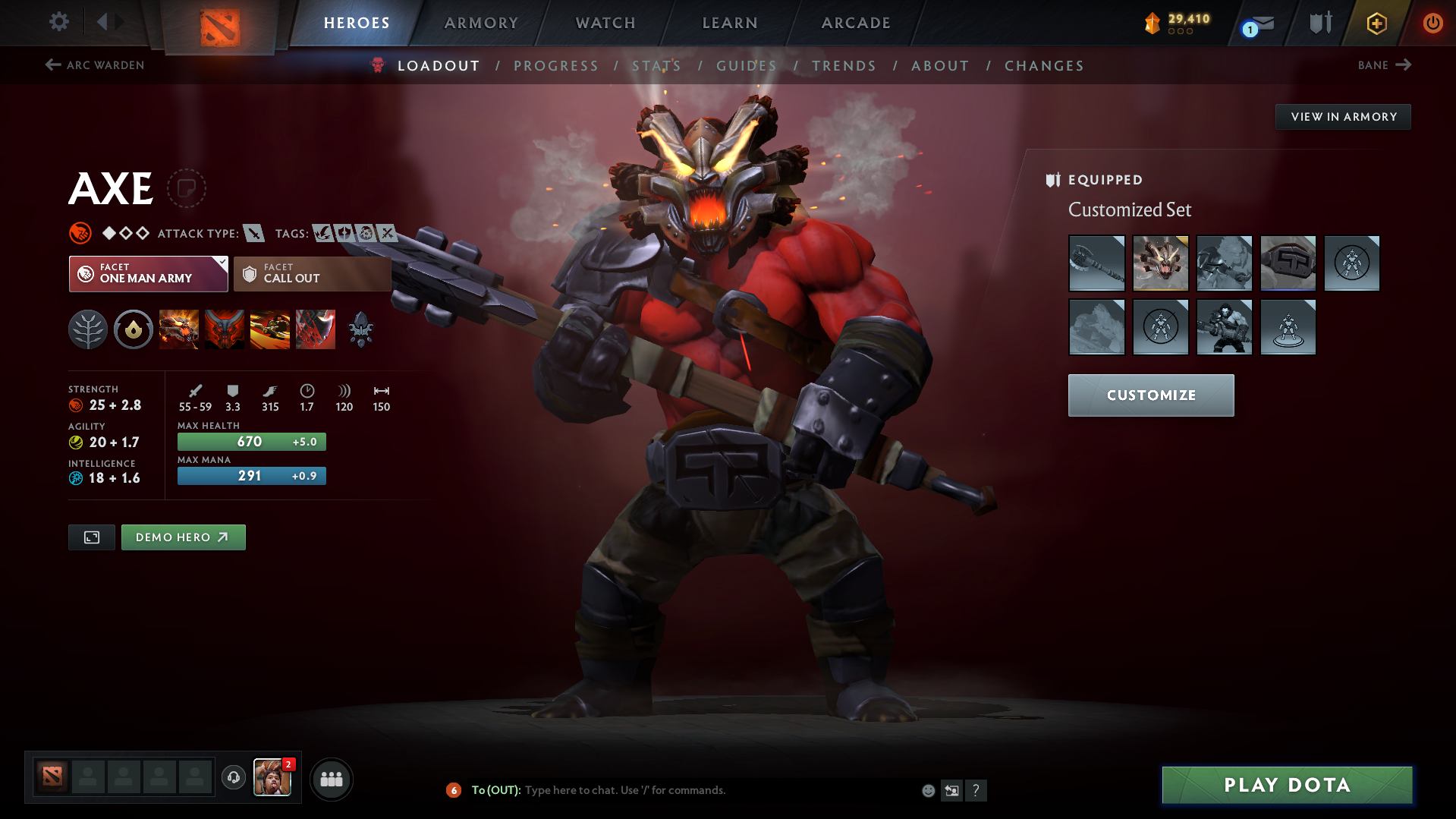Select the equipped helmet item thumbnail
Viewport: 1456px width, 819px height.
pos(1161,263)
